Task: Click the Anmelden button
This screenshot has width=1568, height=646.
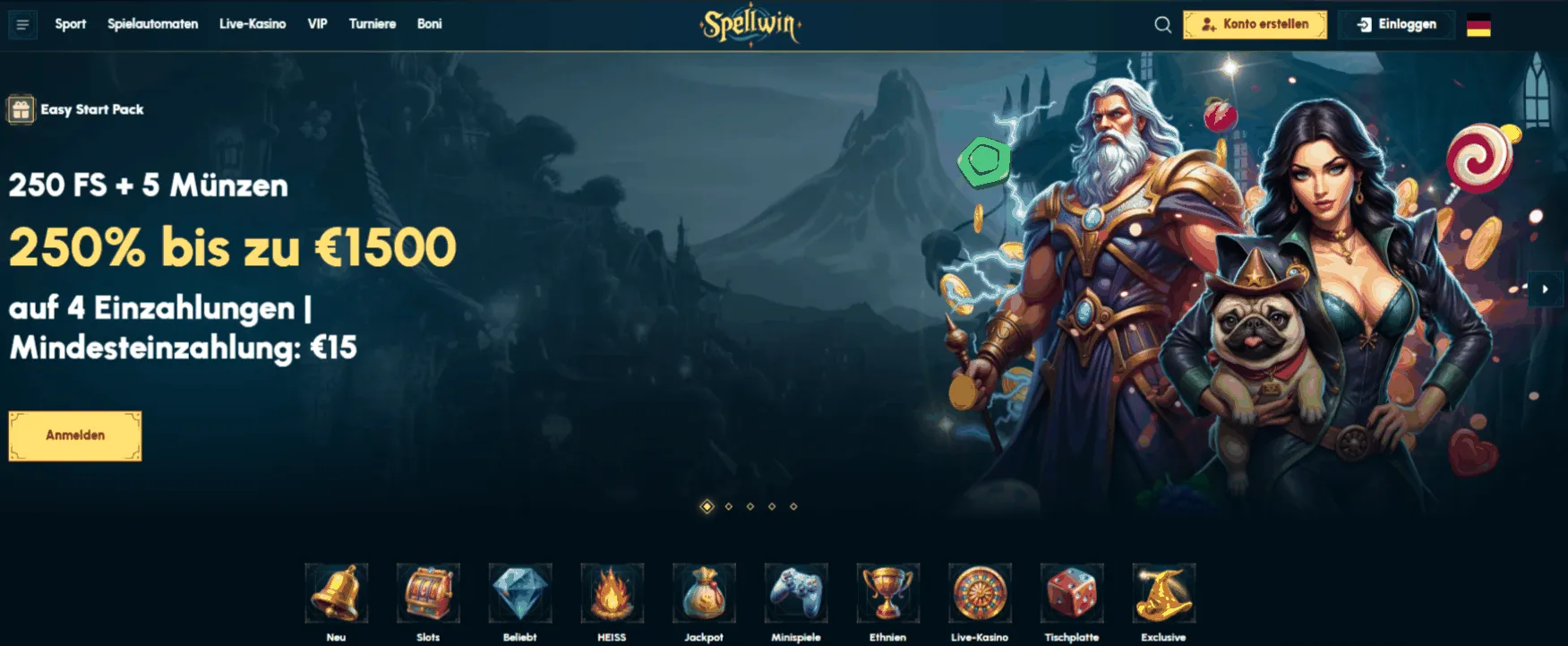Action: [x=74, y=435]
